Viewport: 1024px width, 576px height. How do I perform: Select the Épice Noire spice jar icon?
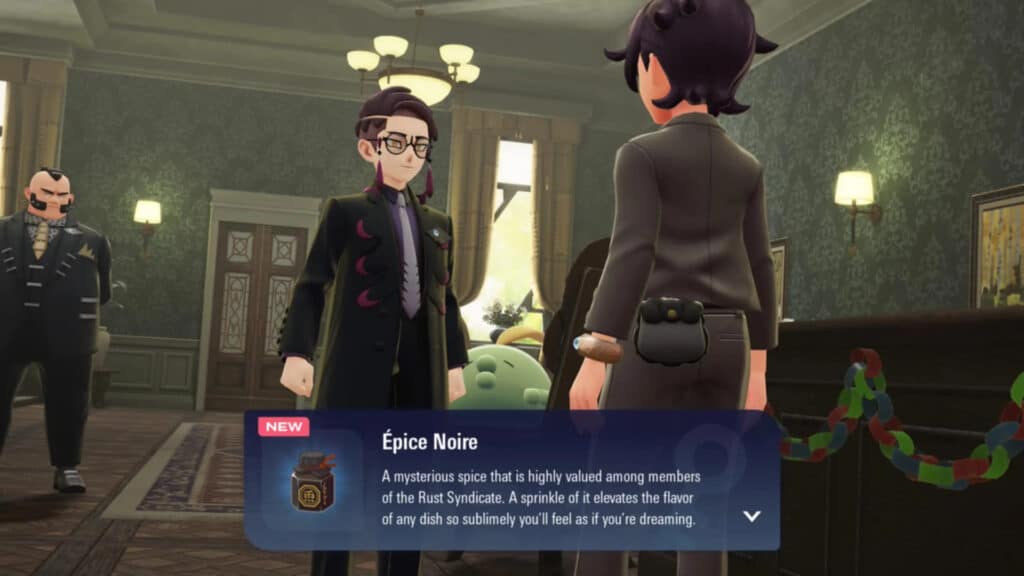point(313,482)
